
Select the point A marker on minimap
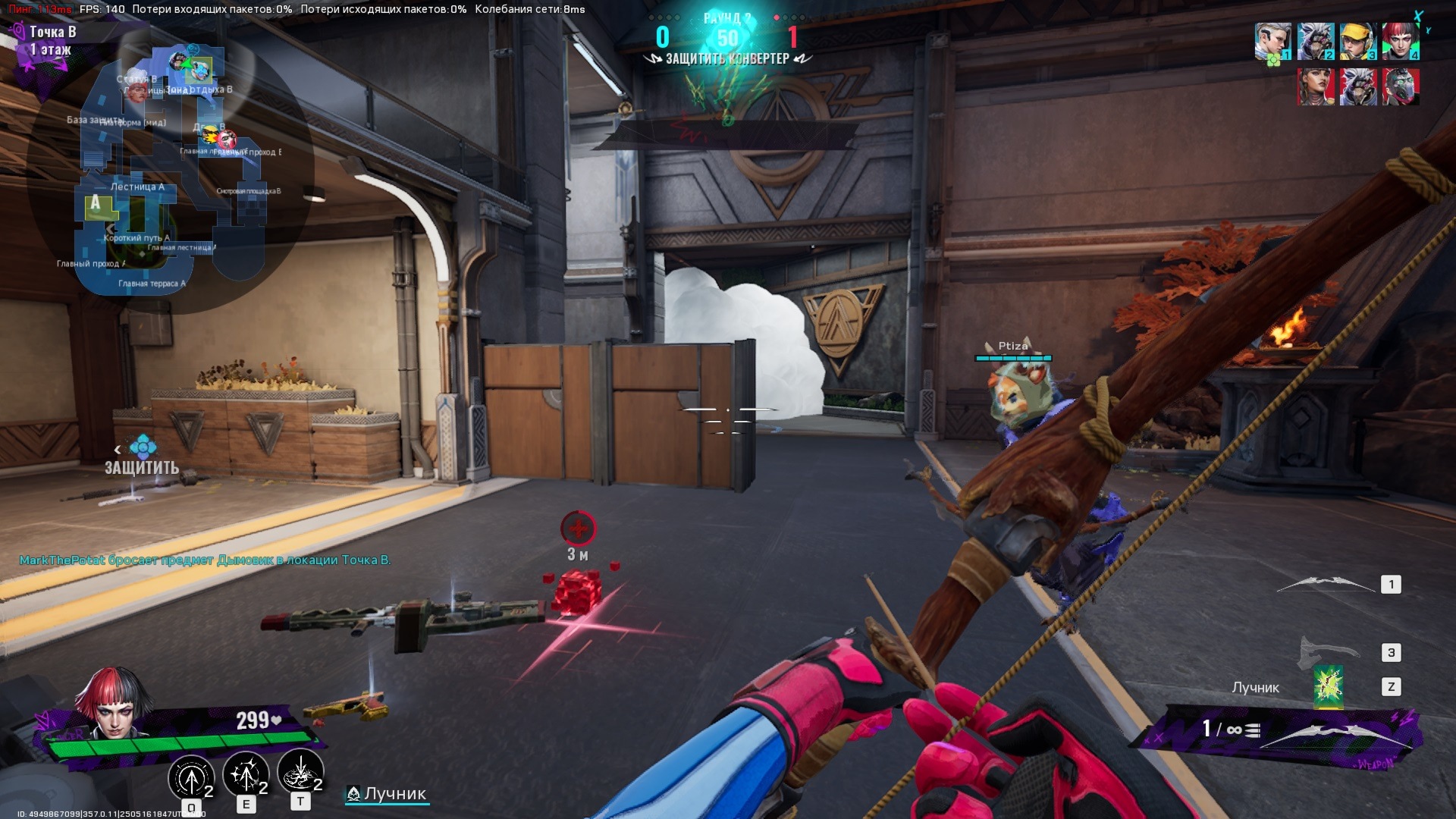click(96, 202)
